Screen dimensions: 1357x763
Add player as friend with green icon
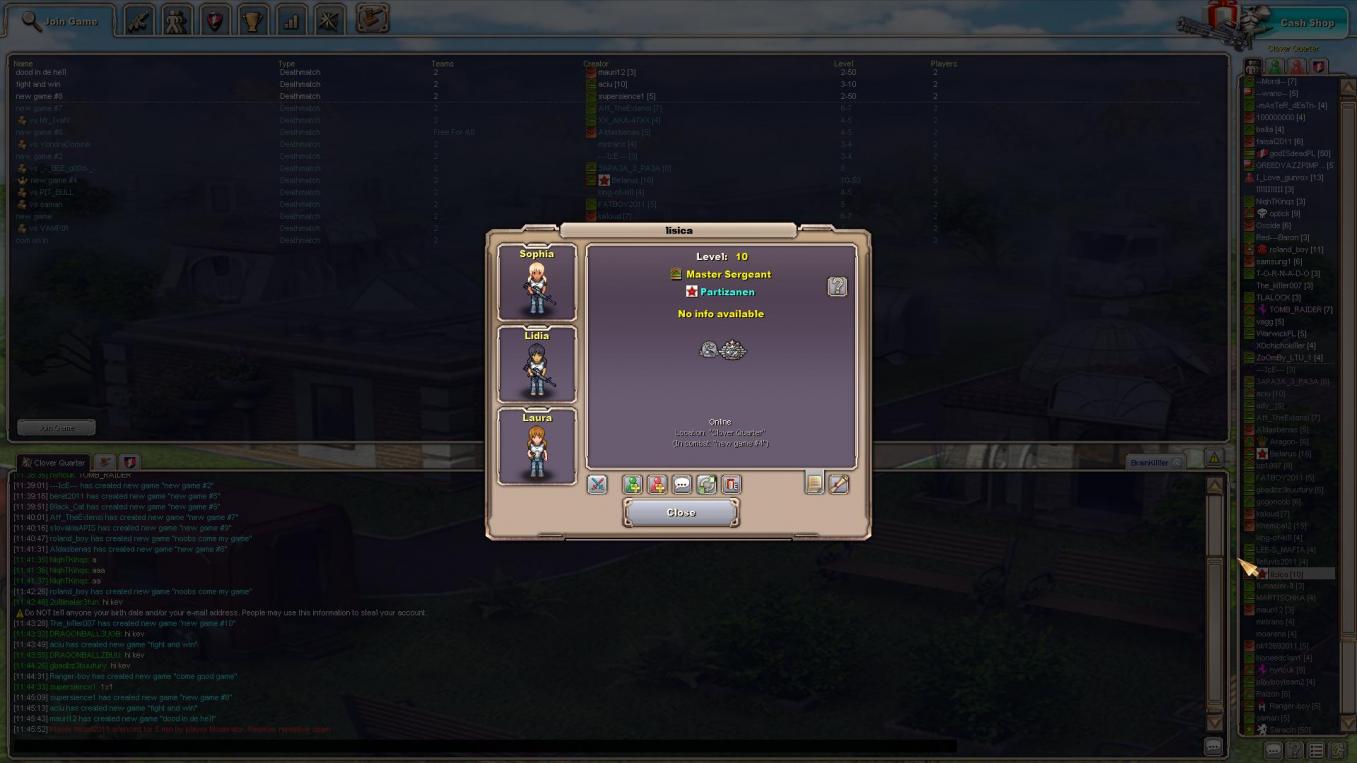pyautogui.click(x=632, y=485)
